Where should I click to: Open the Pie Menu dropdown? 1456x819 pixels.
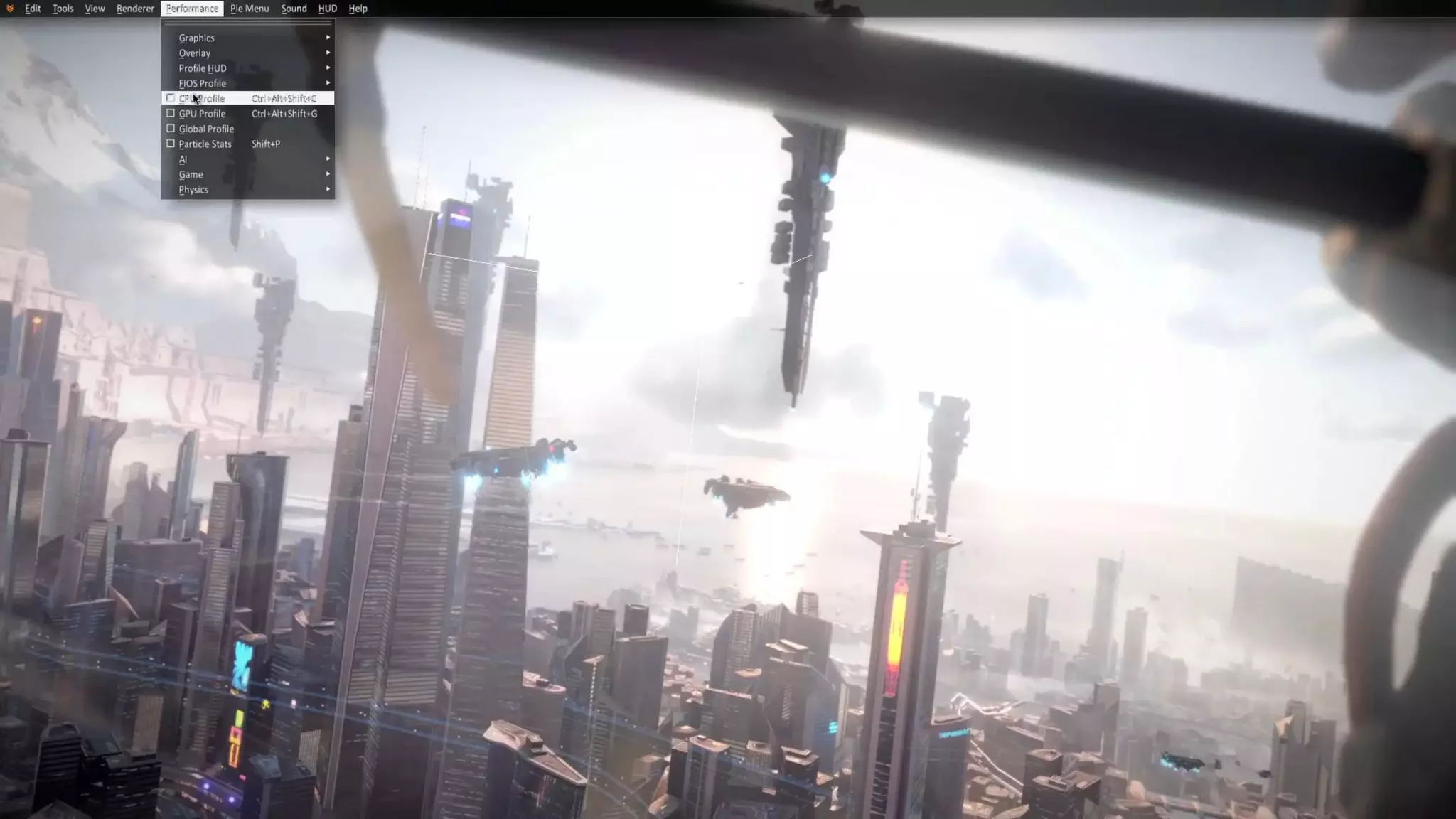click(x=250, y=9)
